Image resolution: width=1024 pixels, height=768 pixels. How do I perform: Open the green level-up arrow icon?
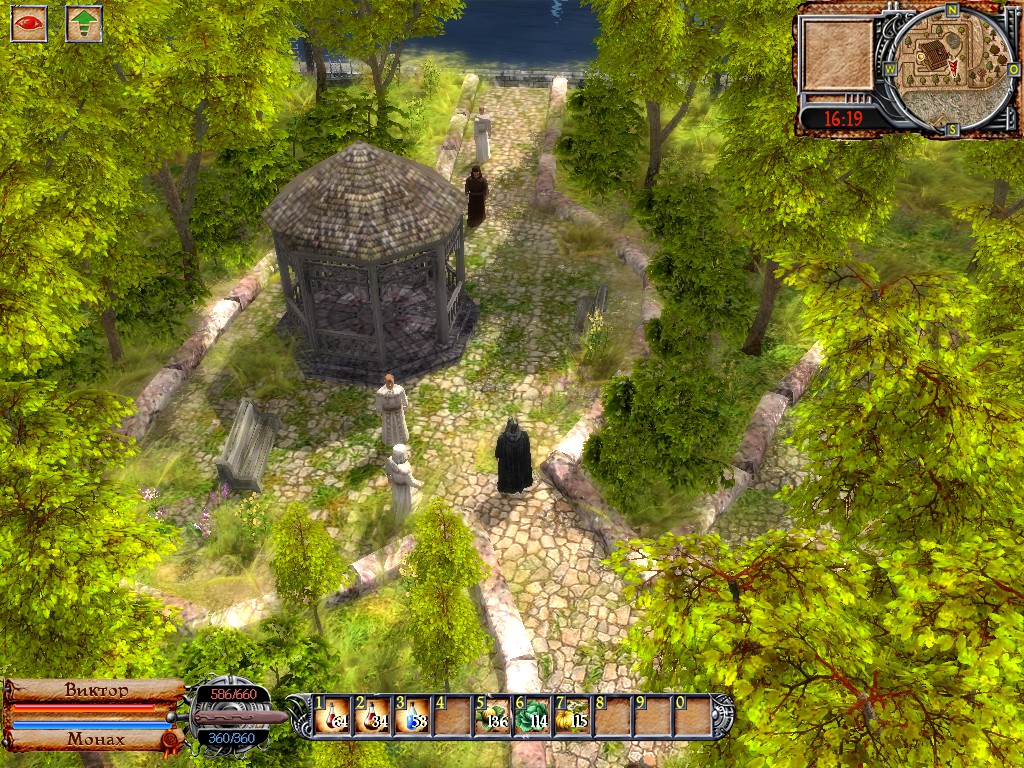point(84,24)
